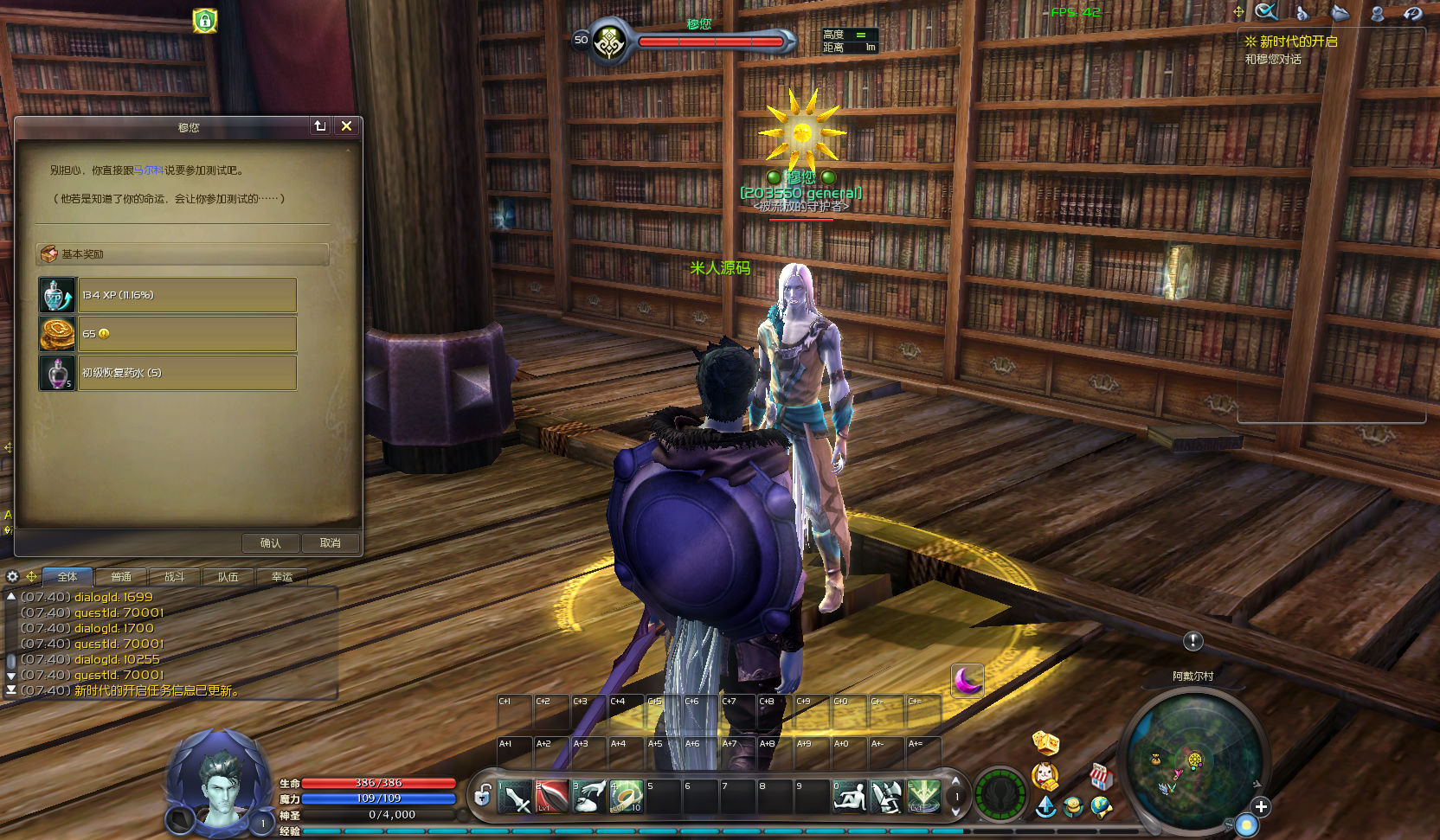Show the 队伍 chat tab
The image size is (1440, 840).
point(228,577)
